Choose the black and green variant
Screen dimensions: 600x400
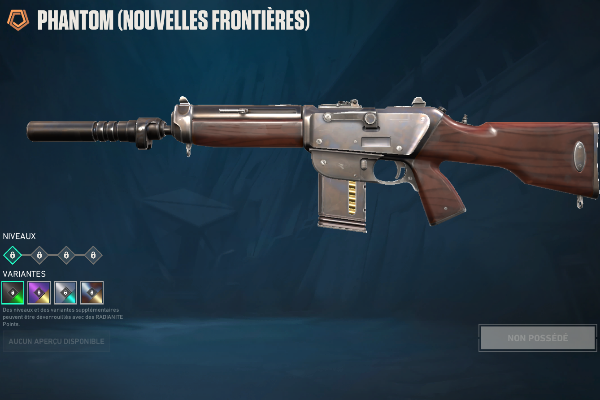point(13,293)
